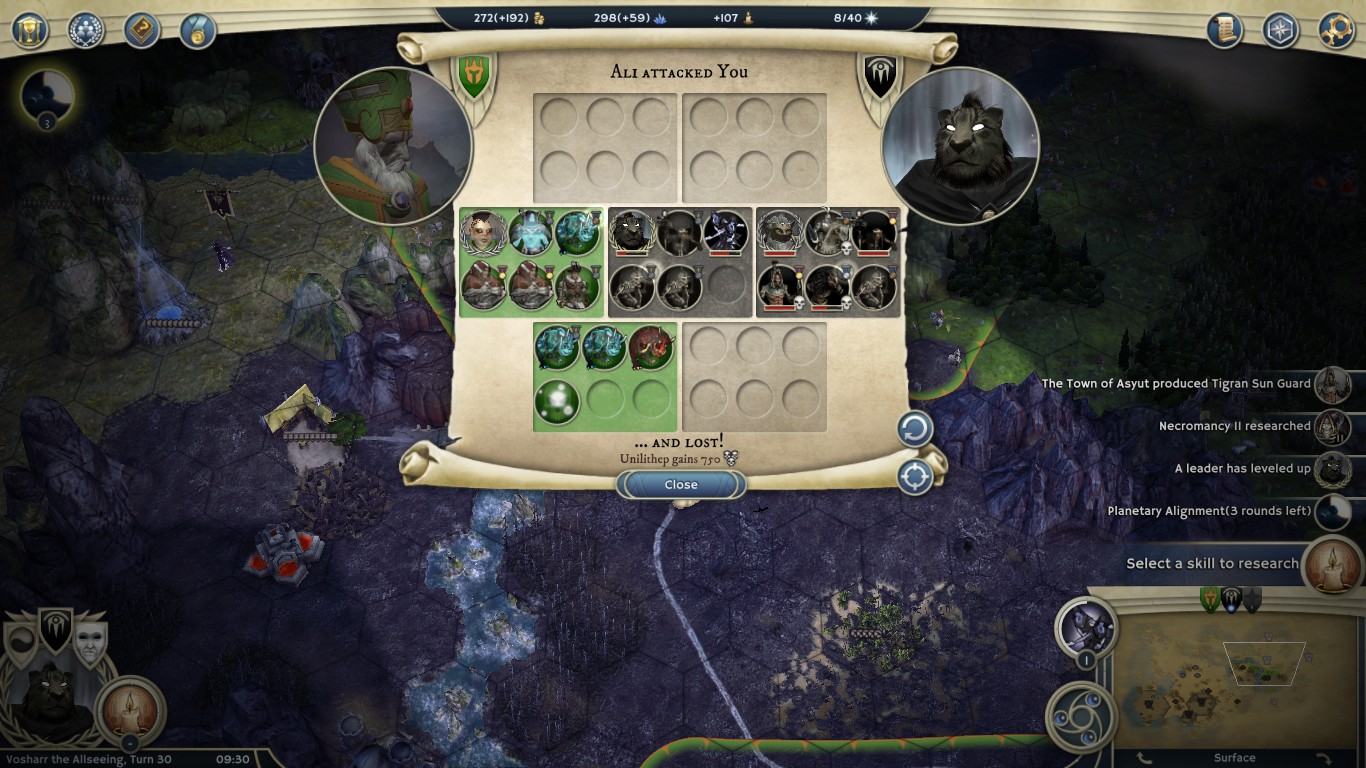This screenshot has height=768, width=1366.
Task: Open the research candle button near leader portrait
Action: (130, 711)
